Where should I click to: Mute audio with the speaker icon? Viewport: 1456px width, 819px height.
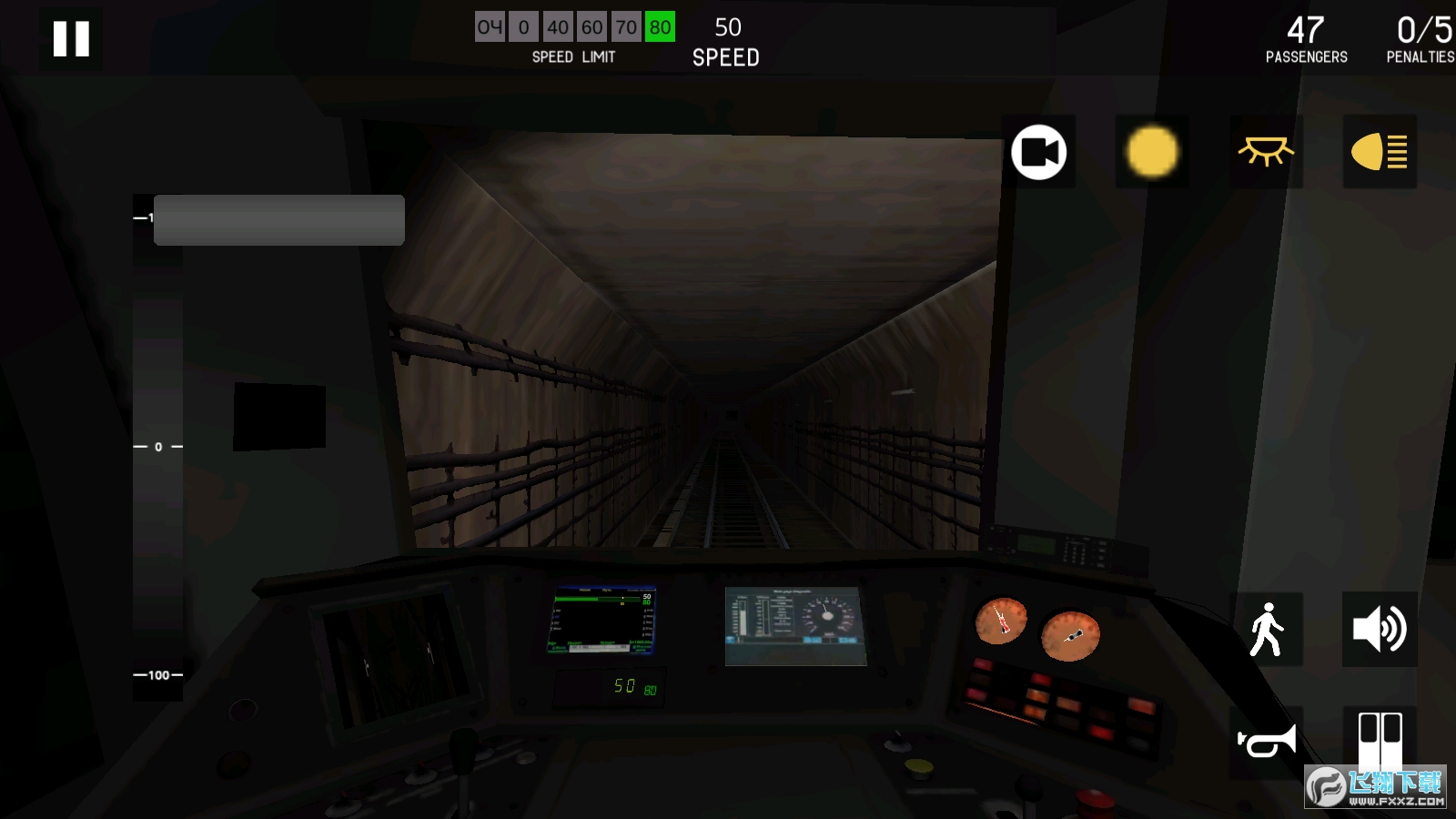(x=1380, y=628)
